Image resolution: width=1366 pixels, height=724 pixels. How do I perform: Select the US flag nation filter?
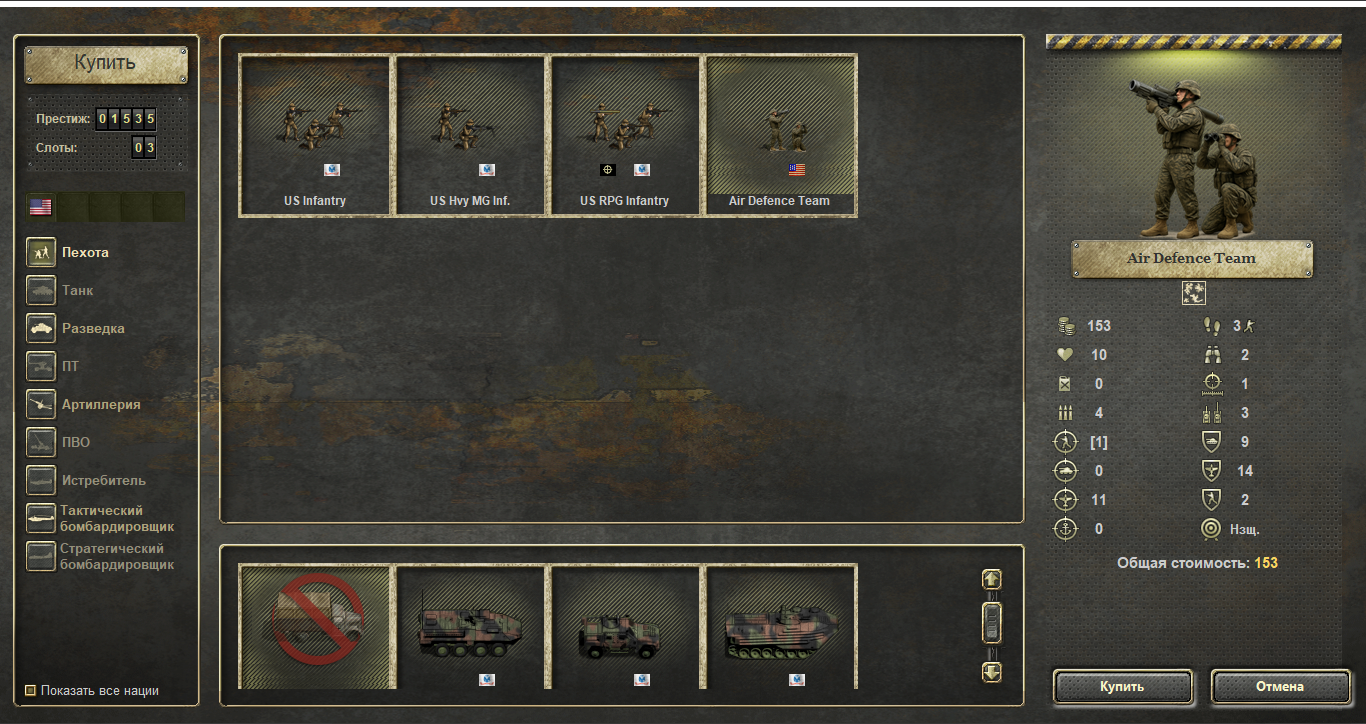41,207
